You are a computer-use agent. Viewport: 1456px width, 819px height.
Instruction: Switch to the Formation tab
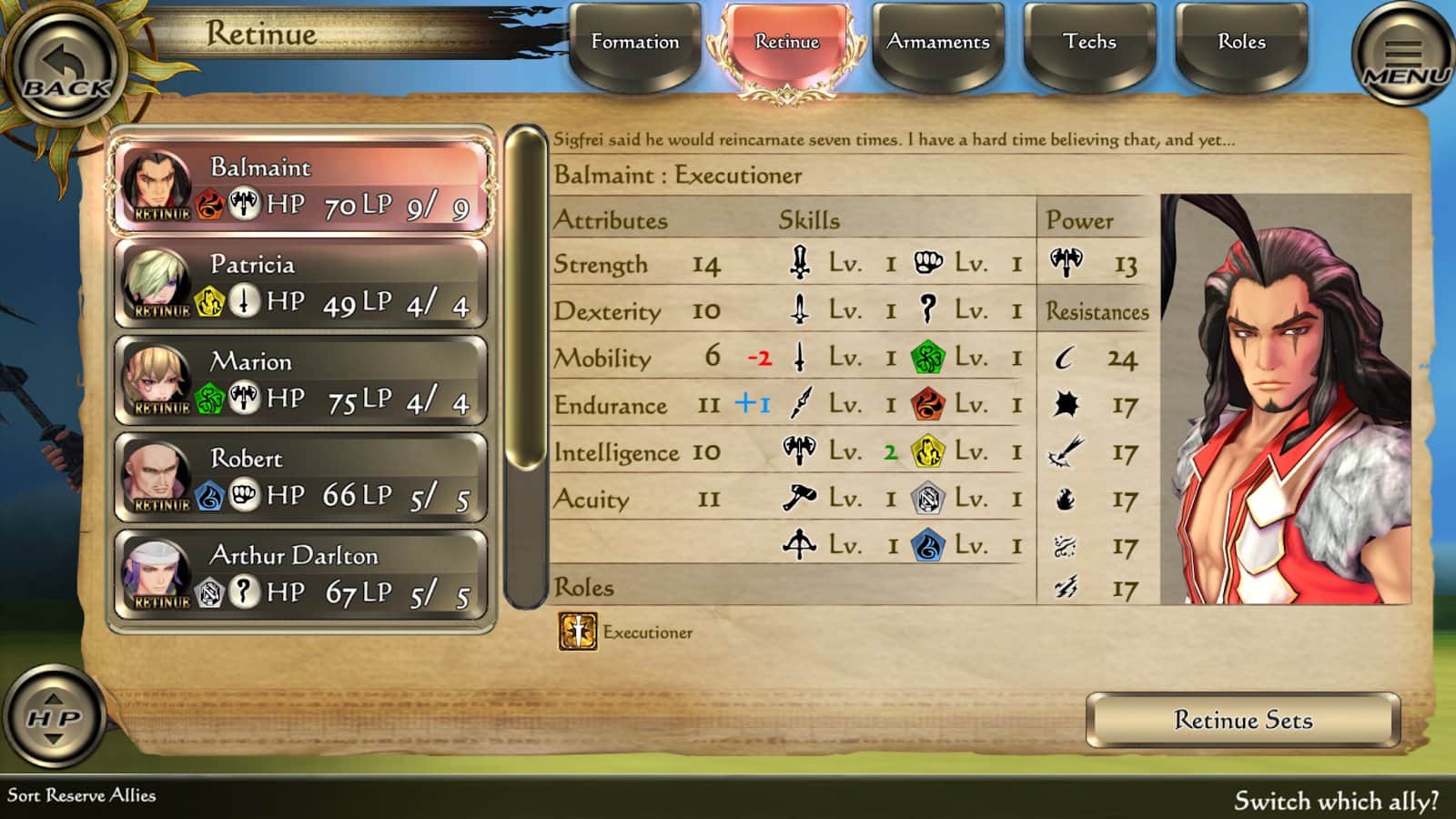pos(635,43)
